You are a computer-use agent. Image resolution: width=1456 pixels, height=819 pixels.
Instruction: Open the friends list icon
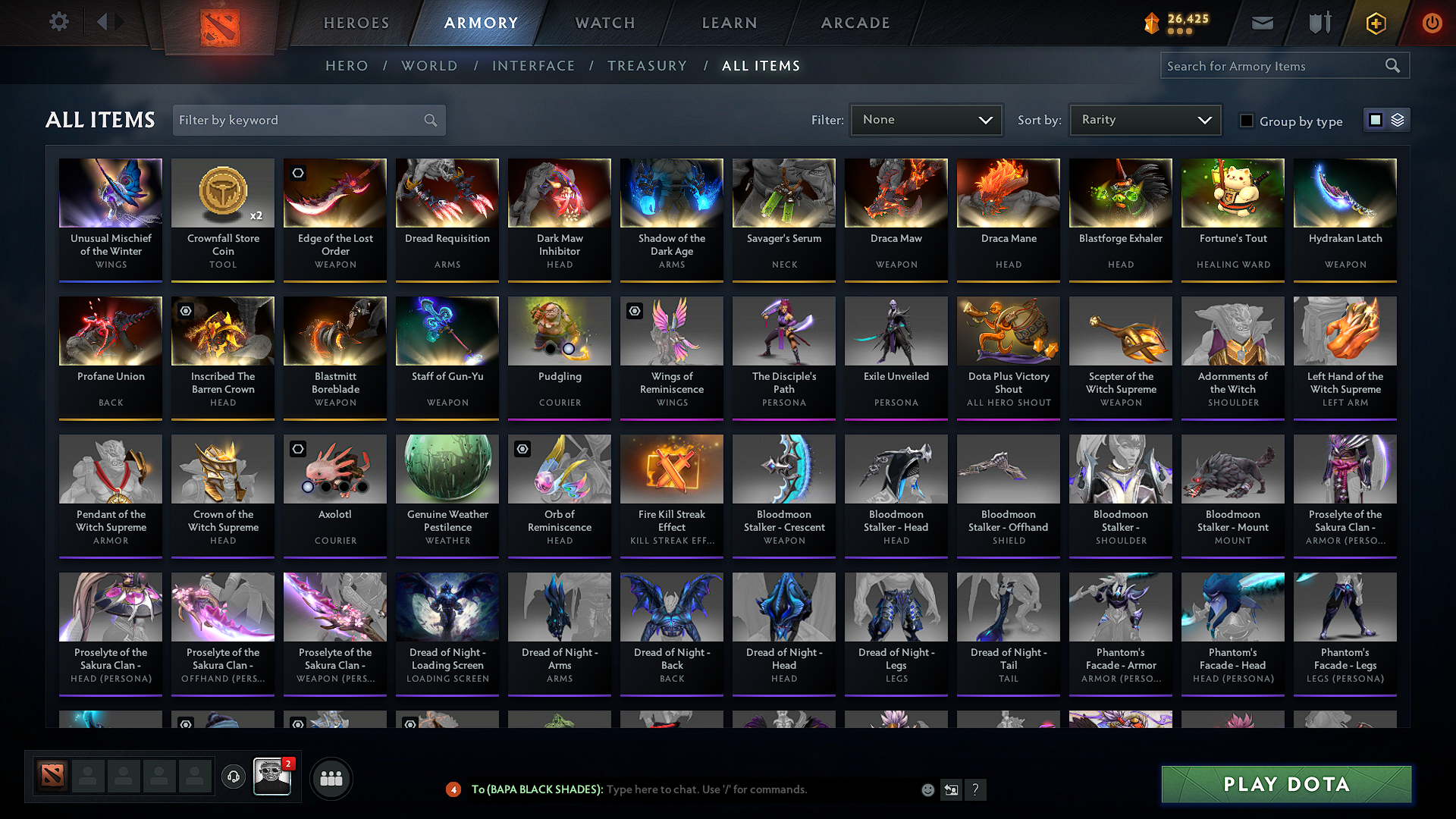click(331, 778)
